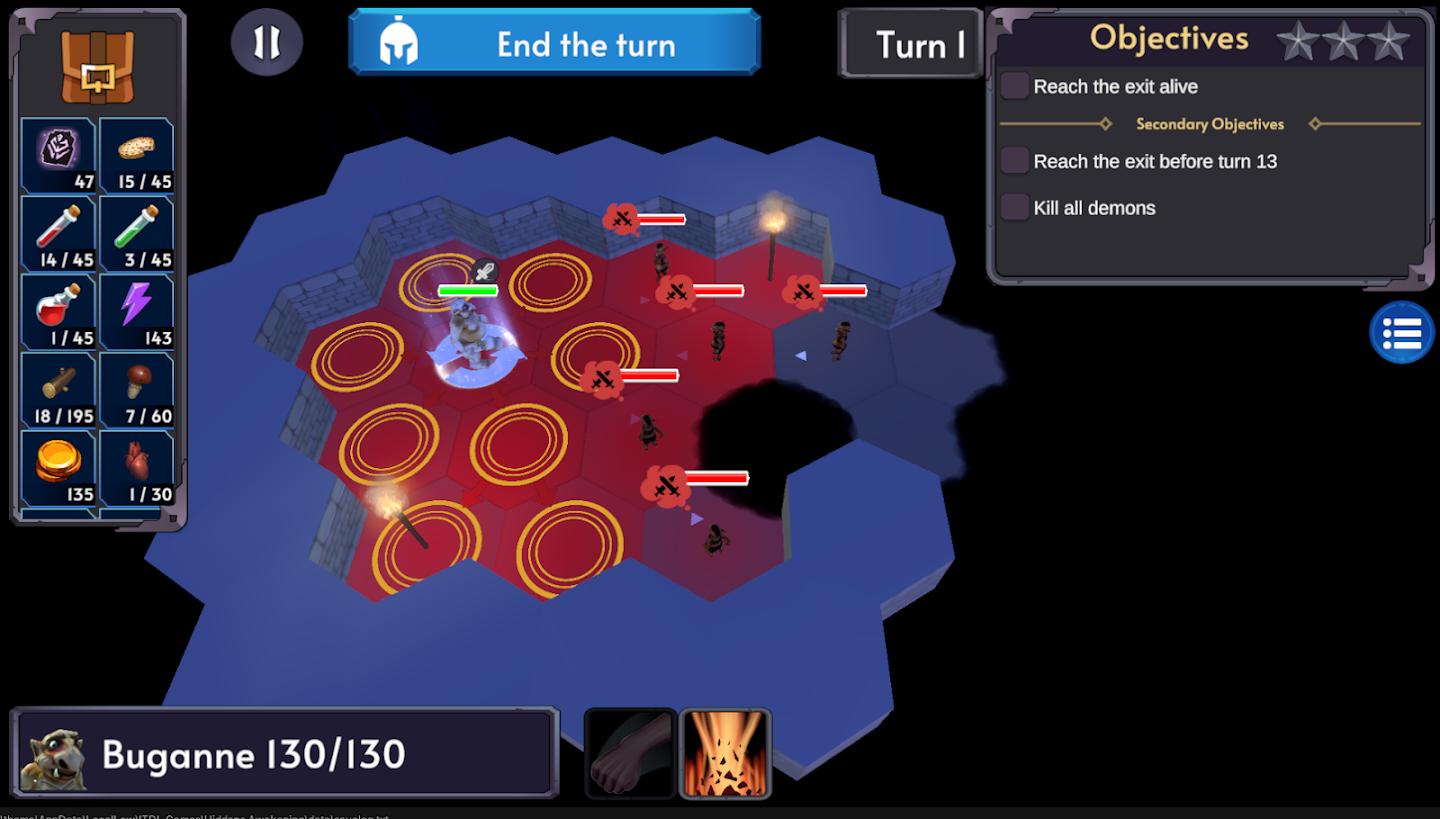End the turn
The width and height of the screenshot is (1440, 819).
tap(554, 43)
